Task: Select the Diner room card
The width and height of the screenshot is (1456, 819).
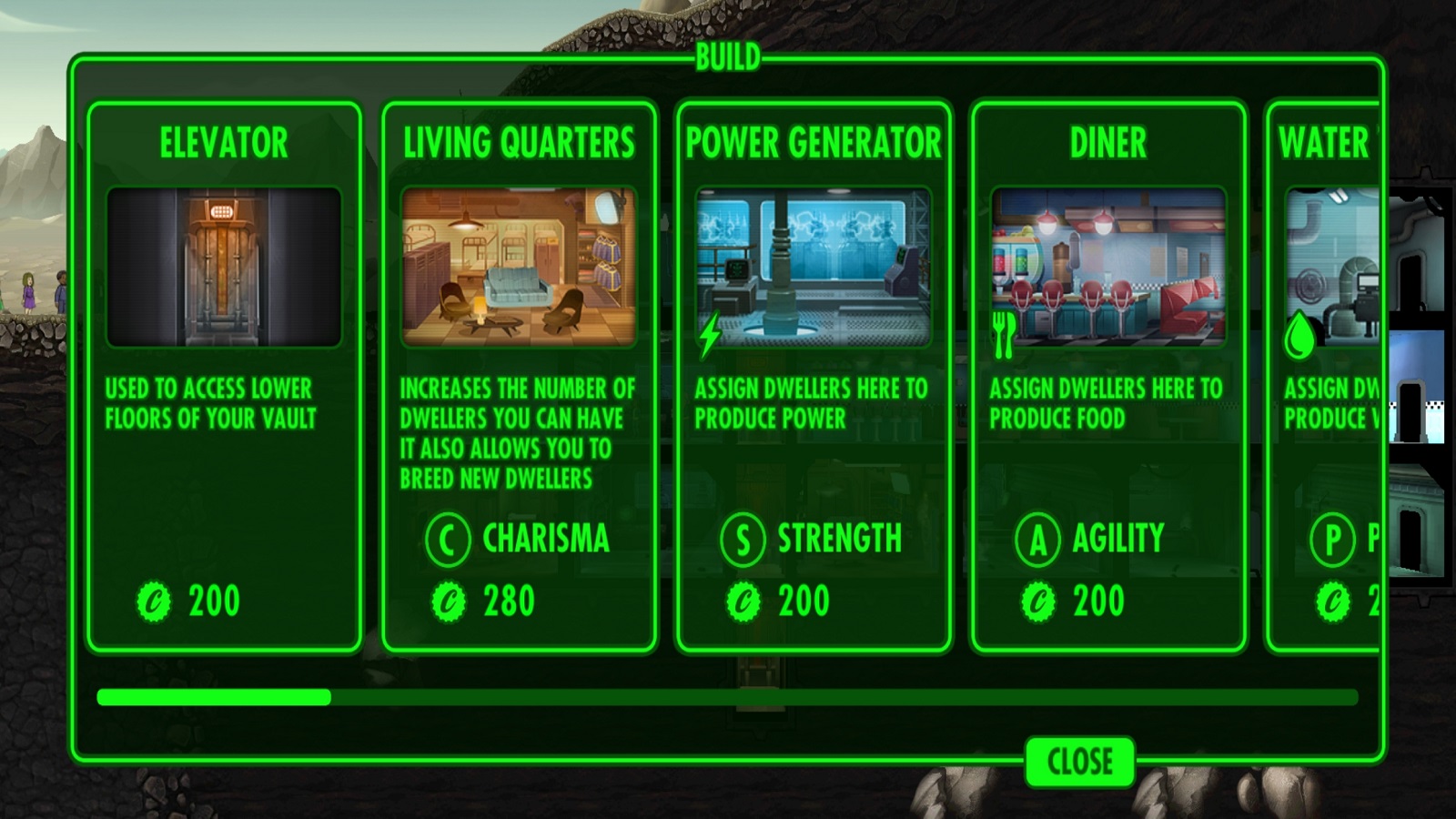Action: click(x=1108, y=377)
